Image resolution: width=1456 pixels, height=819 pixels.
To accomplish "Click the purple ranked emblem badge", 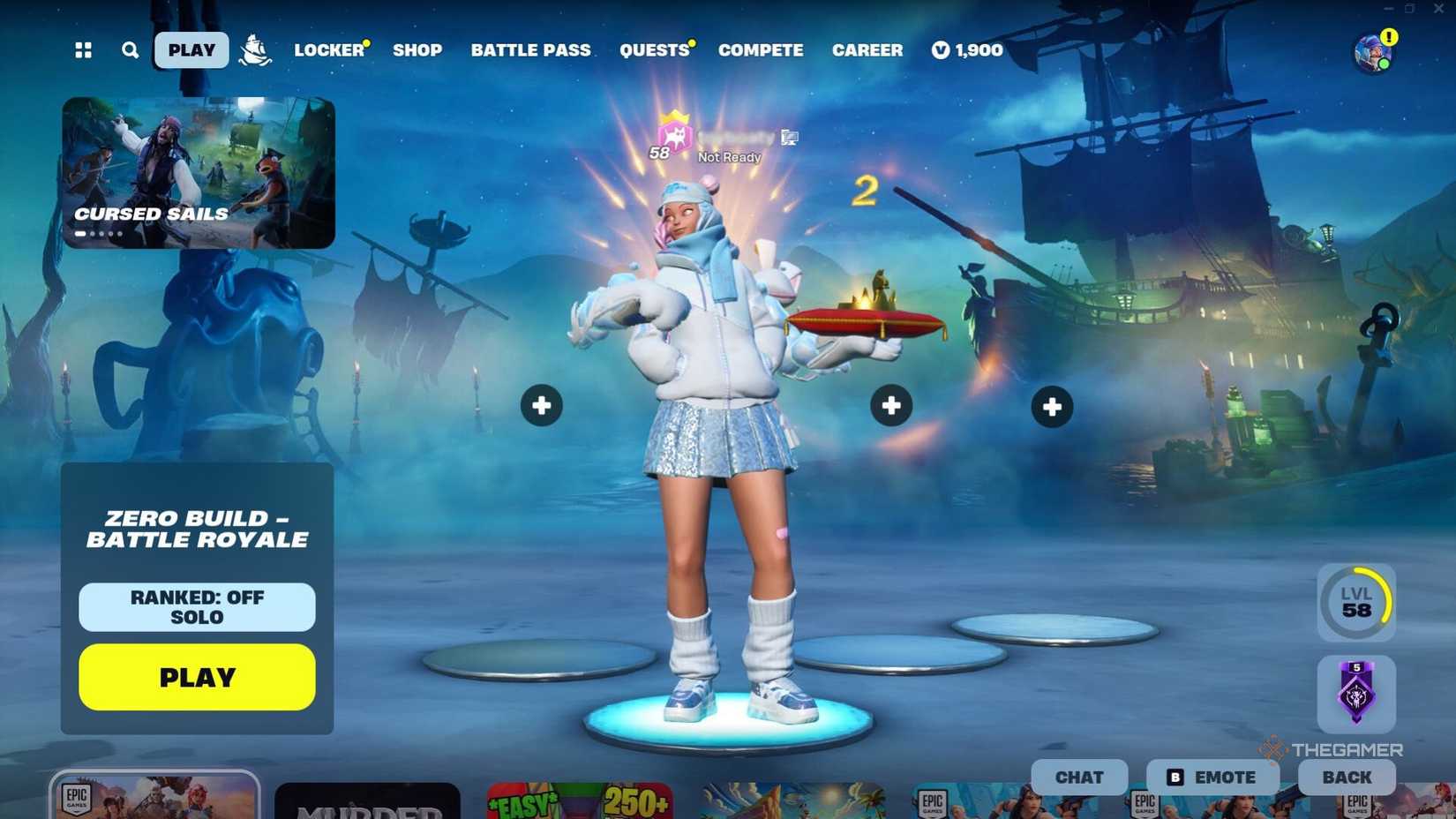I will pyautogui.click(x=1356, y=694).
